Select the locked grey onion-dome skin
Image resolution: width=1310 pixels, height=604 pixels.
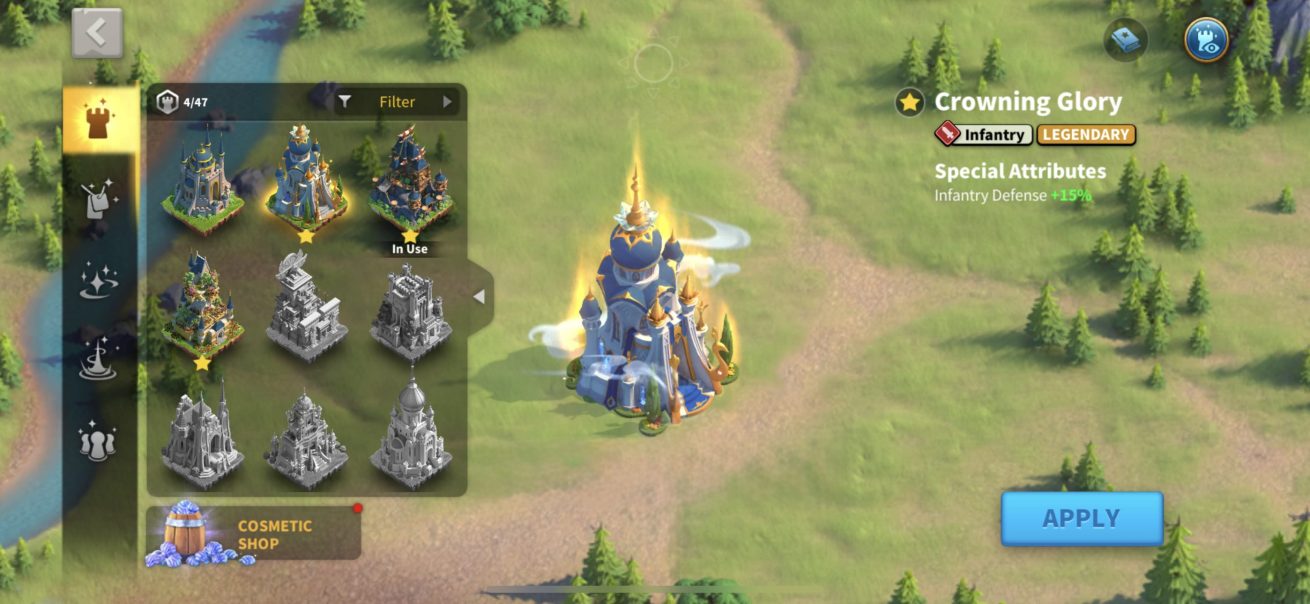click(x=410, y=435)
